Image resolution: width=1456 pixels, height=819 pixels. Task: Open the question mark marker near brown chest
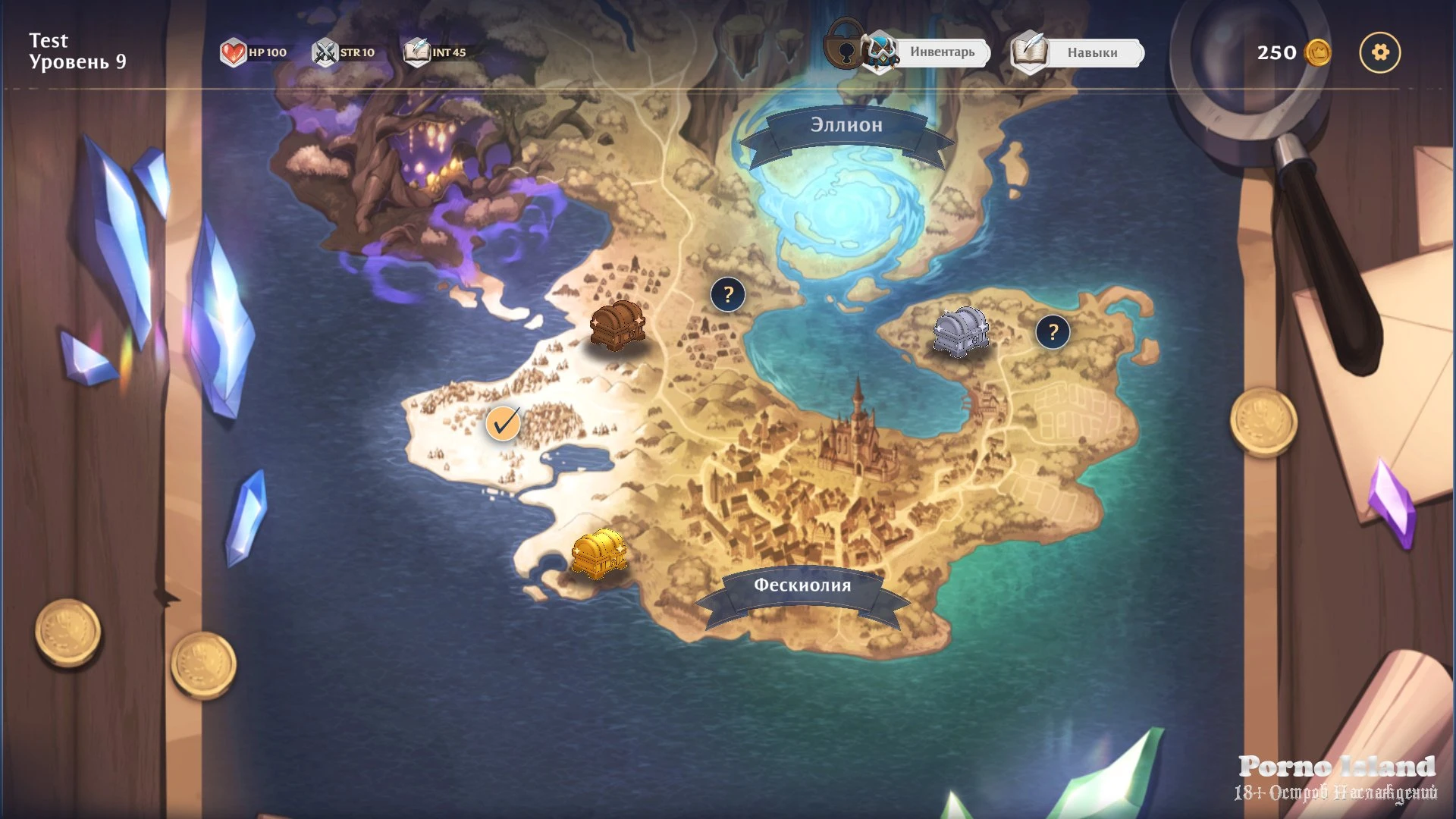(x=728, y=294)
